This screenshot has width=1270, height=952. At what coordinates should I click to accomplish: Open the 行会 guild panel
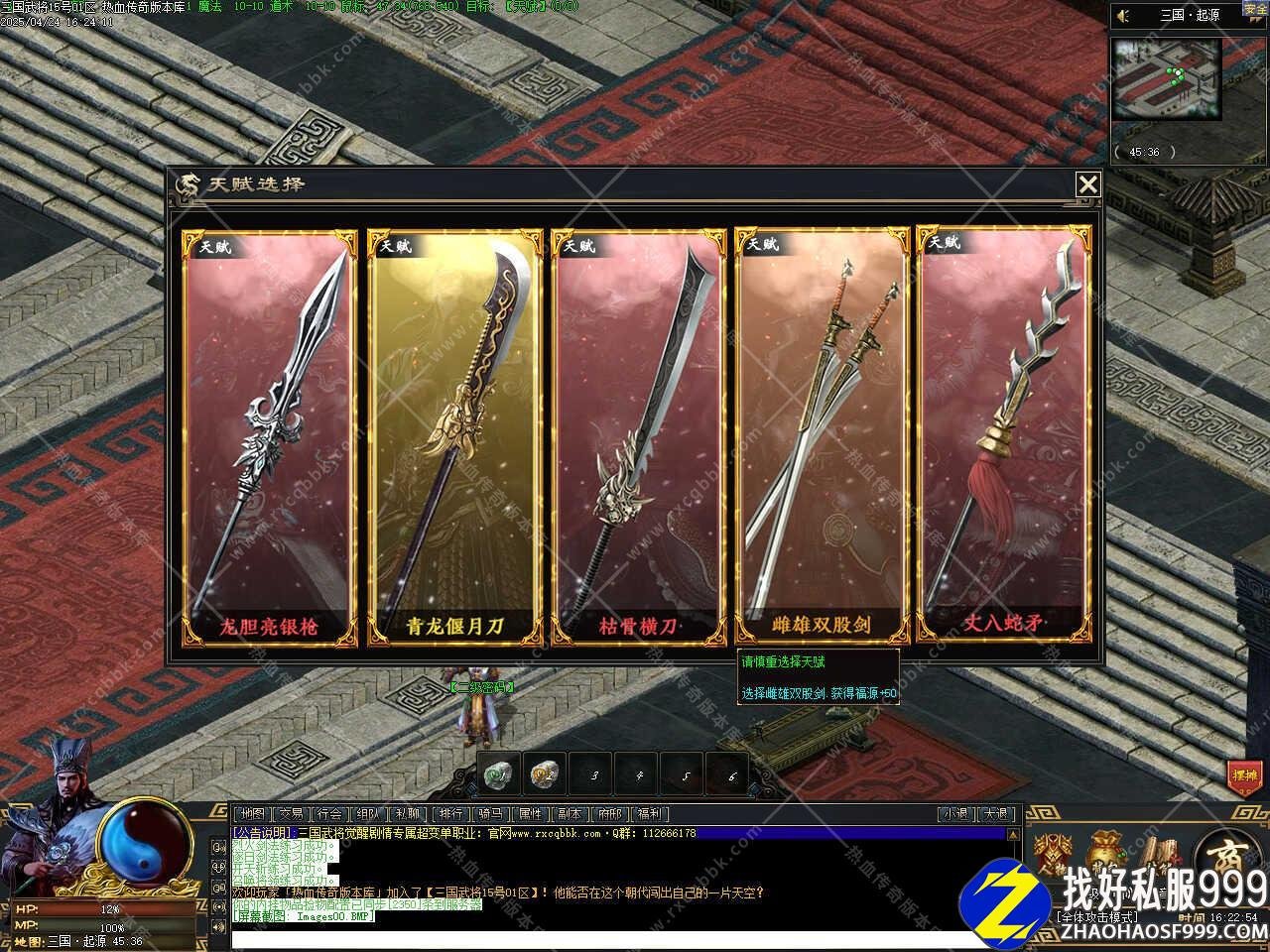pos(329,814)
